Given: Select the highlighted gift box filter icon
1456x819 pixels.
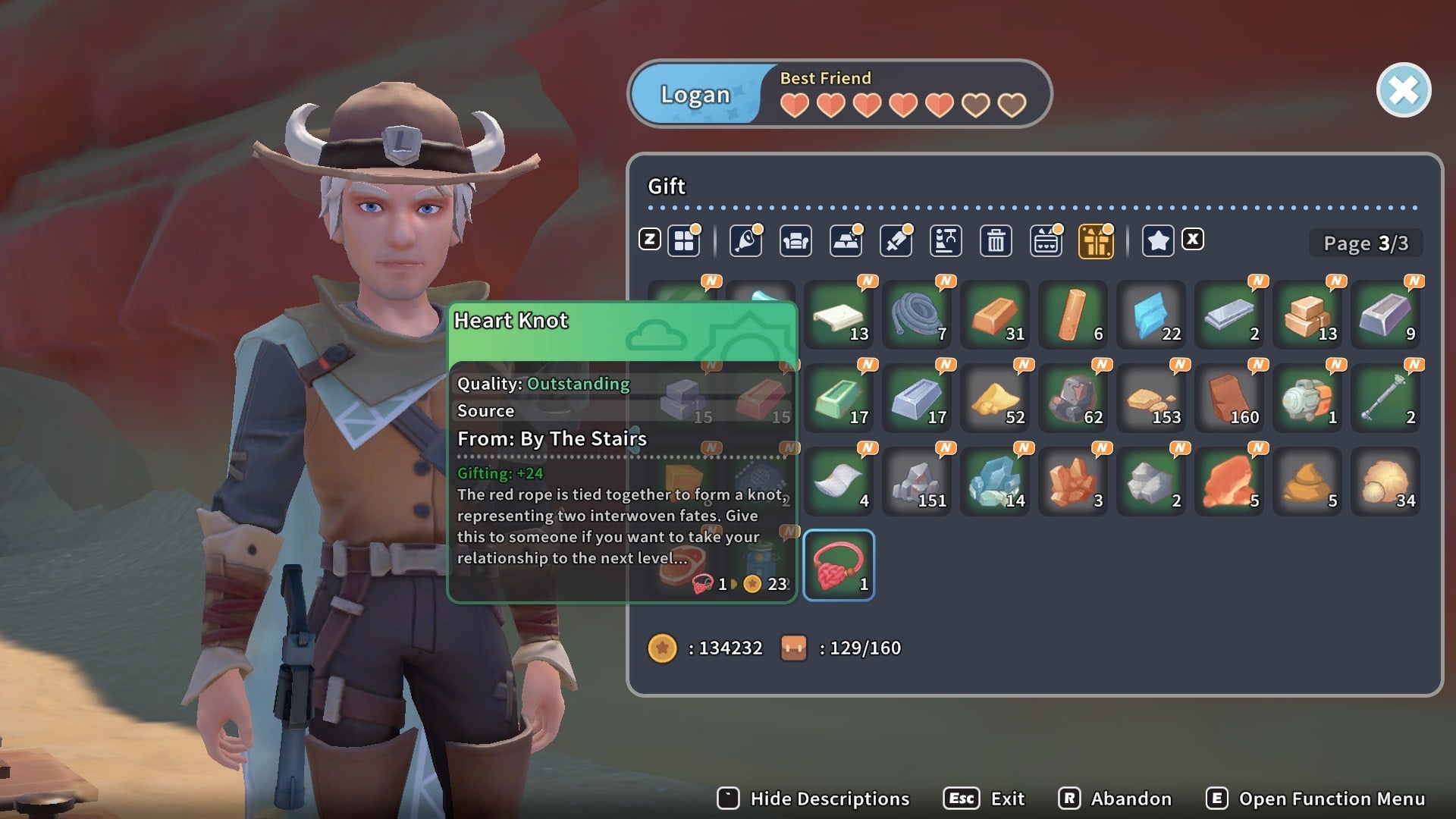Looking at the screenshot, I should [x=1096, y=240].
